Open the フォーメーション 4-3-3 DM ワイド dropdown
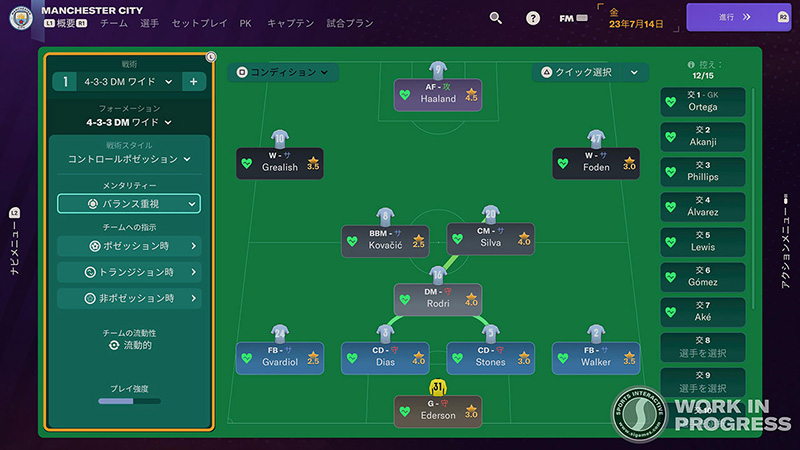The height and width of the screenshot is (450, 800). coord(129,122)
